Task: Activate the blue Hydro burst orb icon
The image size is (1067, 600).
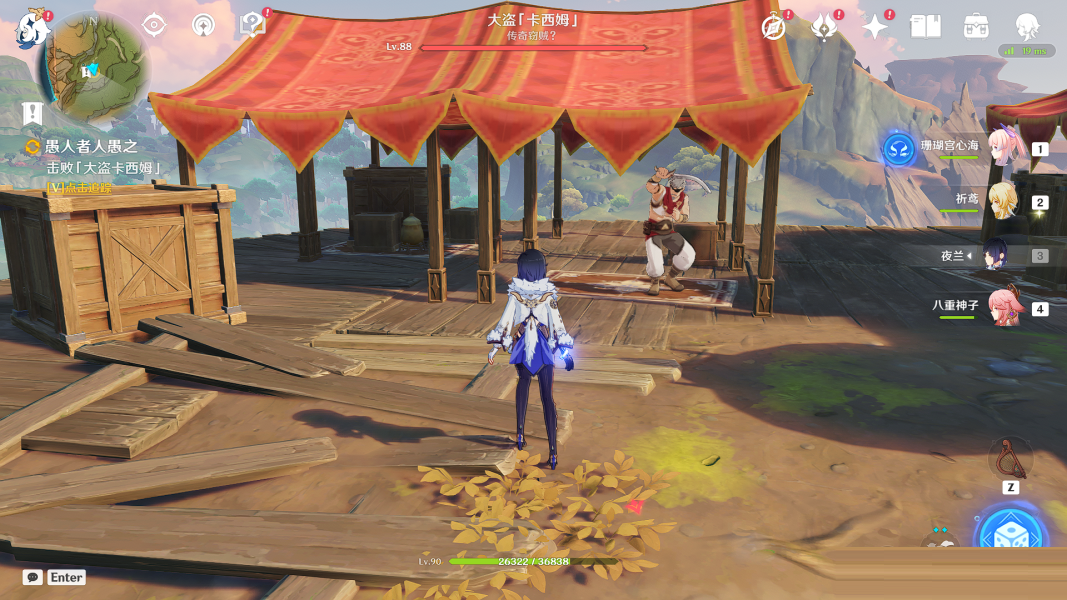Action: [898, 149]
